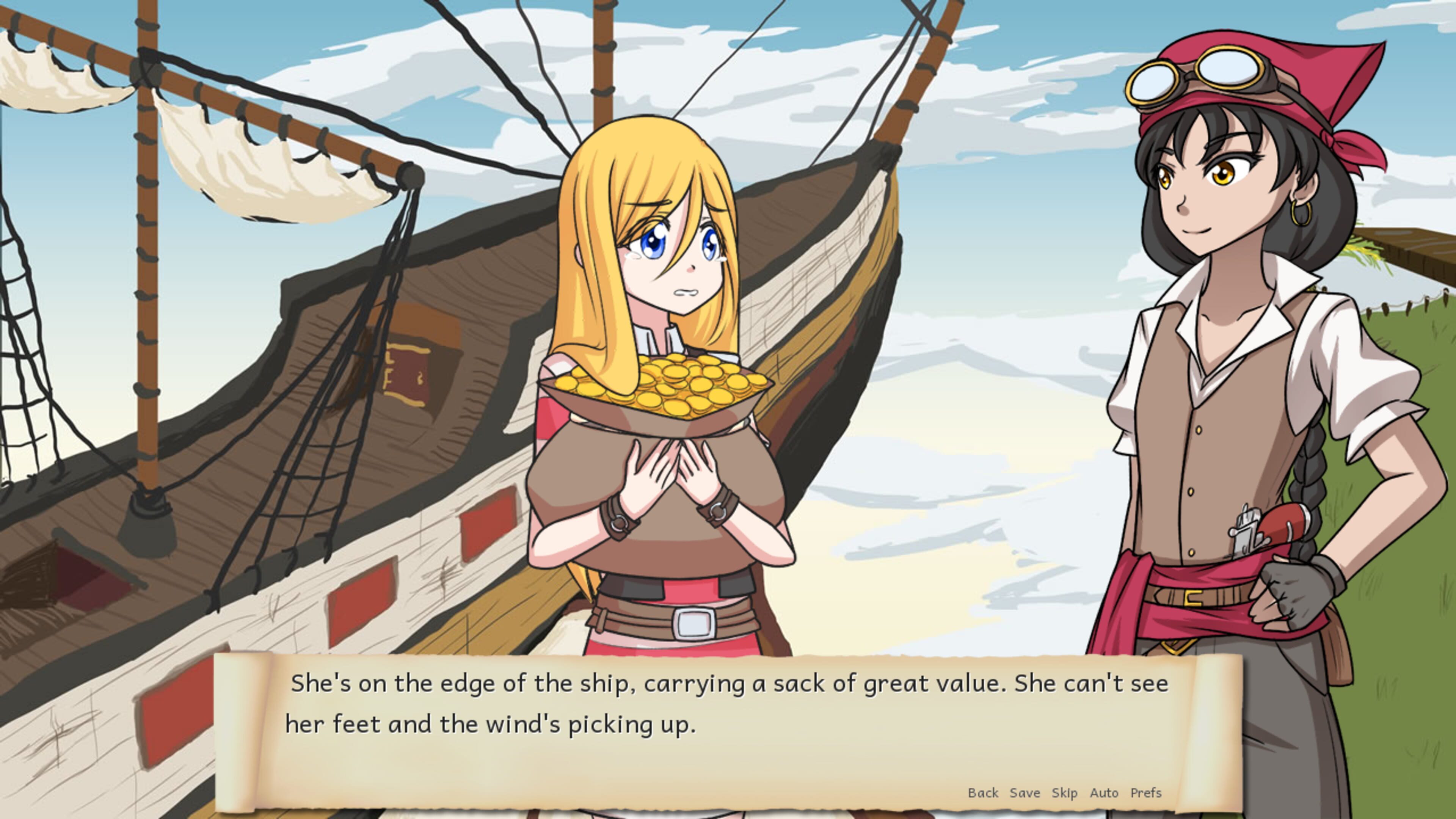Go back to the previous dialogue line
Viewport: 1456px width, 819px height.
pos(983,793)
